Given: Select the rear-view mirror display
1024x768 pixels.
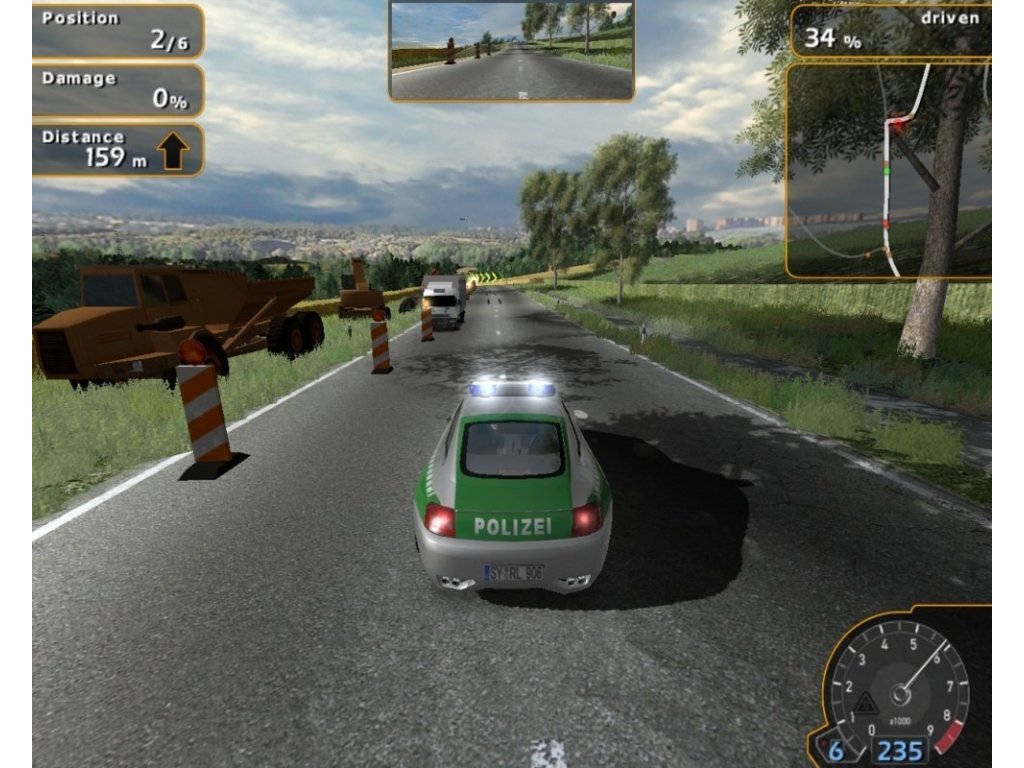Looking at the screenshot, I should (x=511, y=50).
